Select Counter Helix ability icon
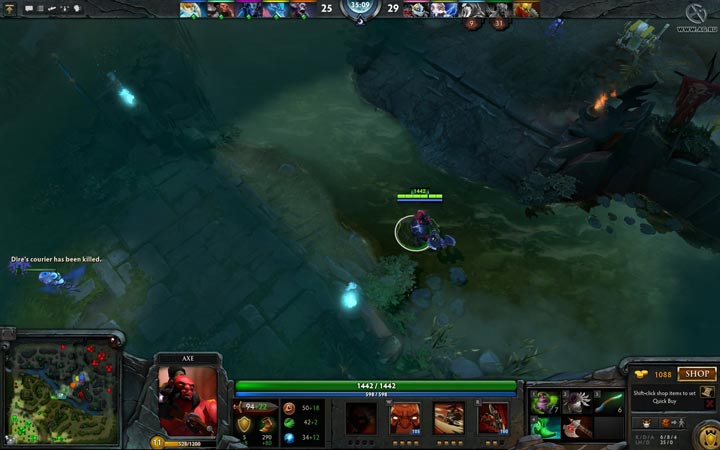Viewport: 720px width, 450px height. pos(448,418)
